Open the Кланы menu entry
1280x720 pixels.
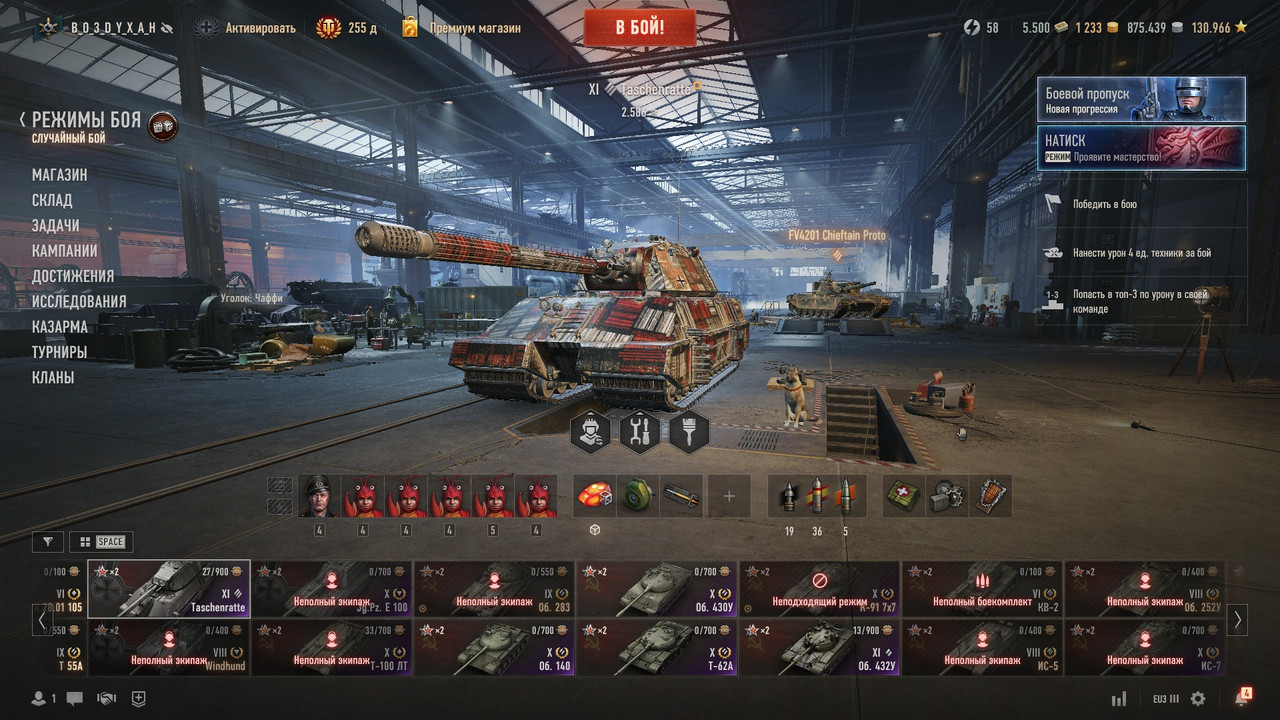coord(53,377)
